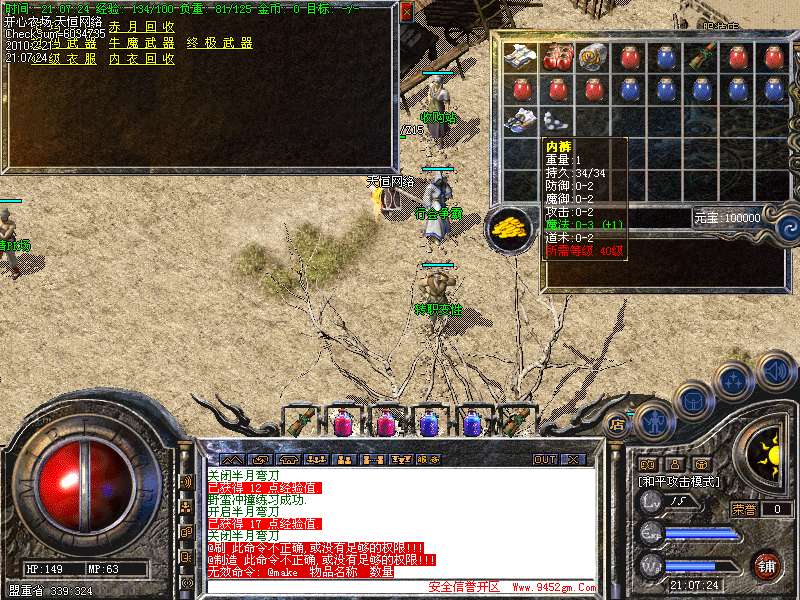The width and height of the screenshot is (800, 600).
Task: Open the 终极武器 option
Action: coord(219,43)
